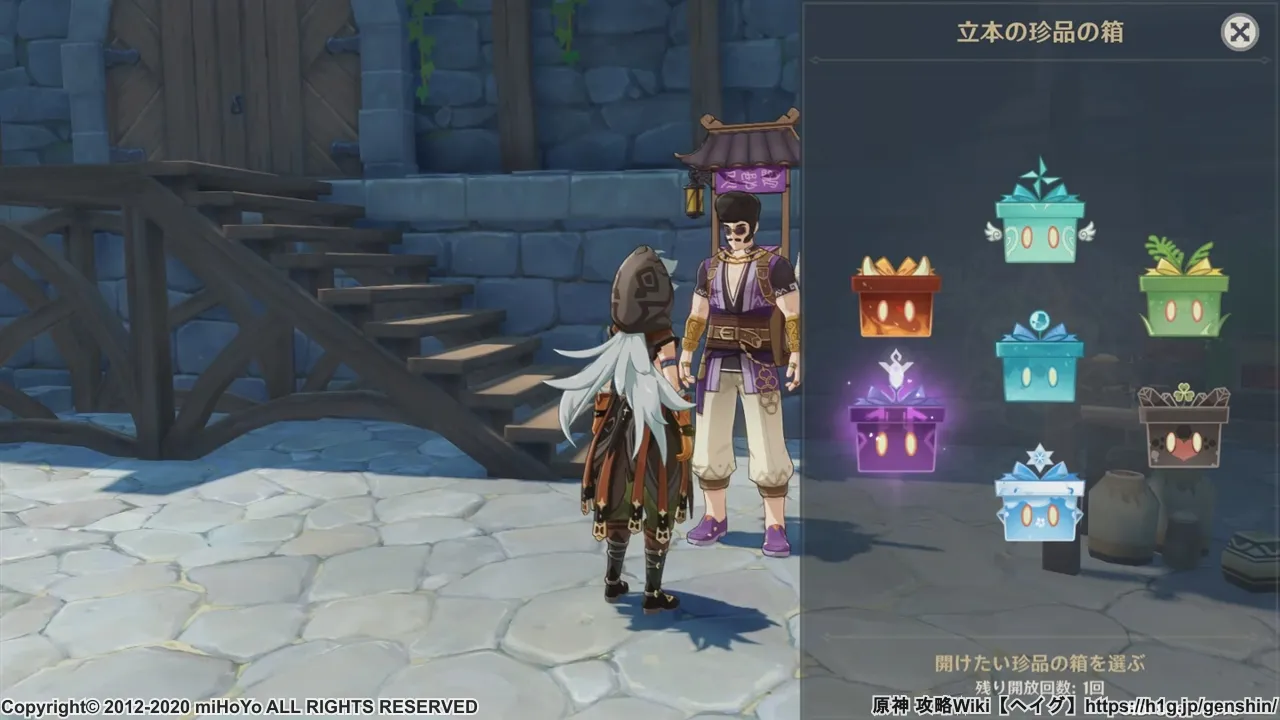Select the red-orange Pyro box
Screen dimensions: 1280x720
(x=896, y=303)
